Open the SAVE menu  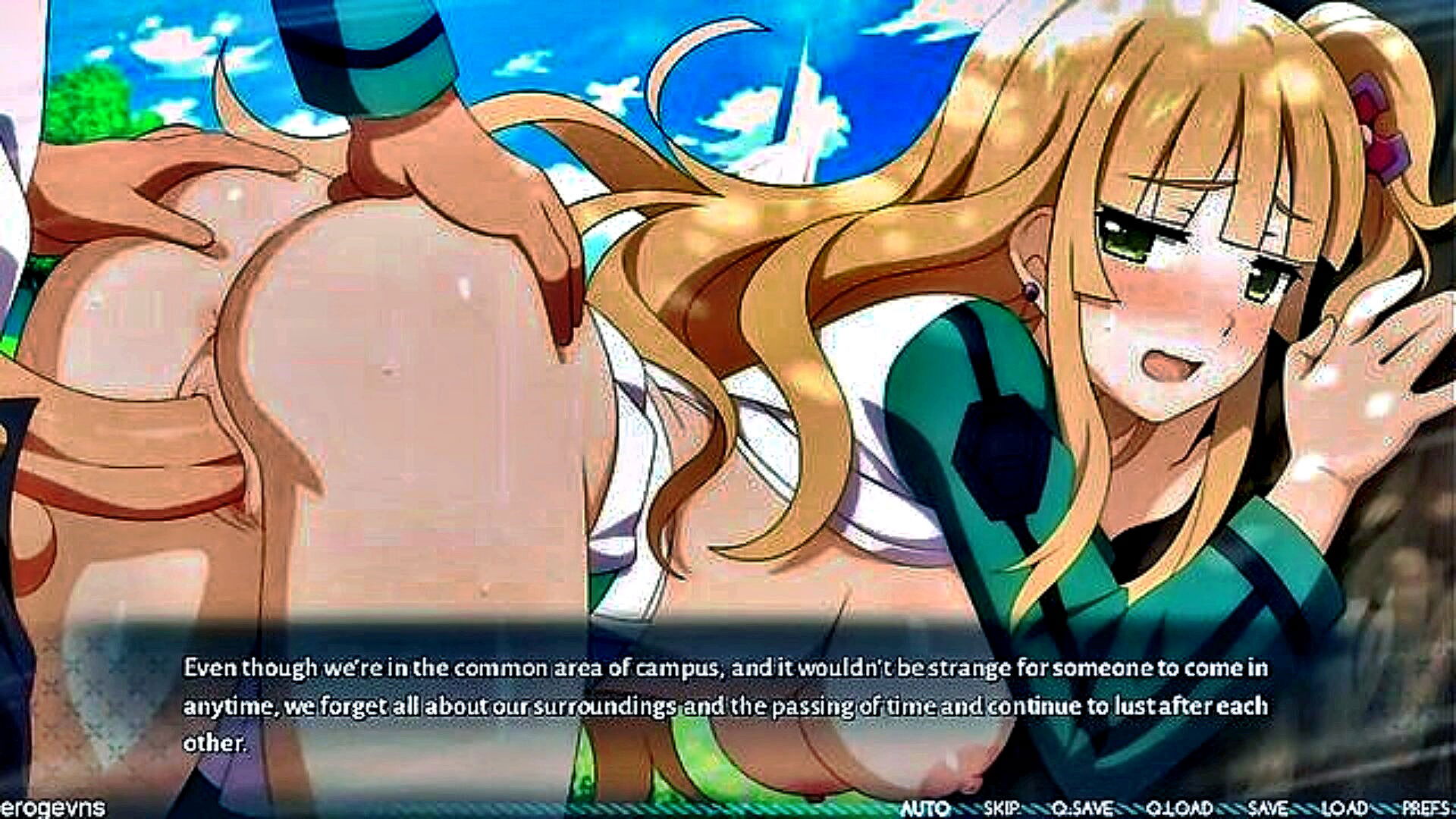1267,808
